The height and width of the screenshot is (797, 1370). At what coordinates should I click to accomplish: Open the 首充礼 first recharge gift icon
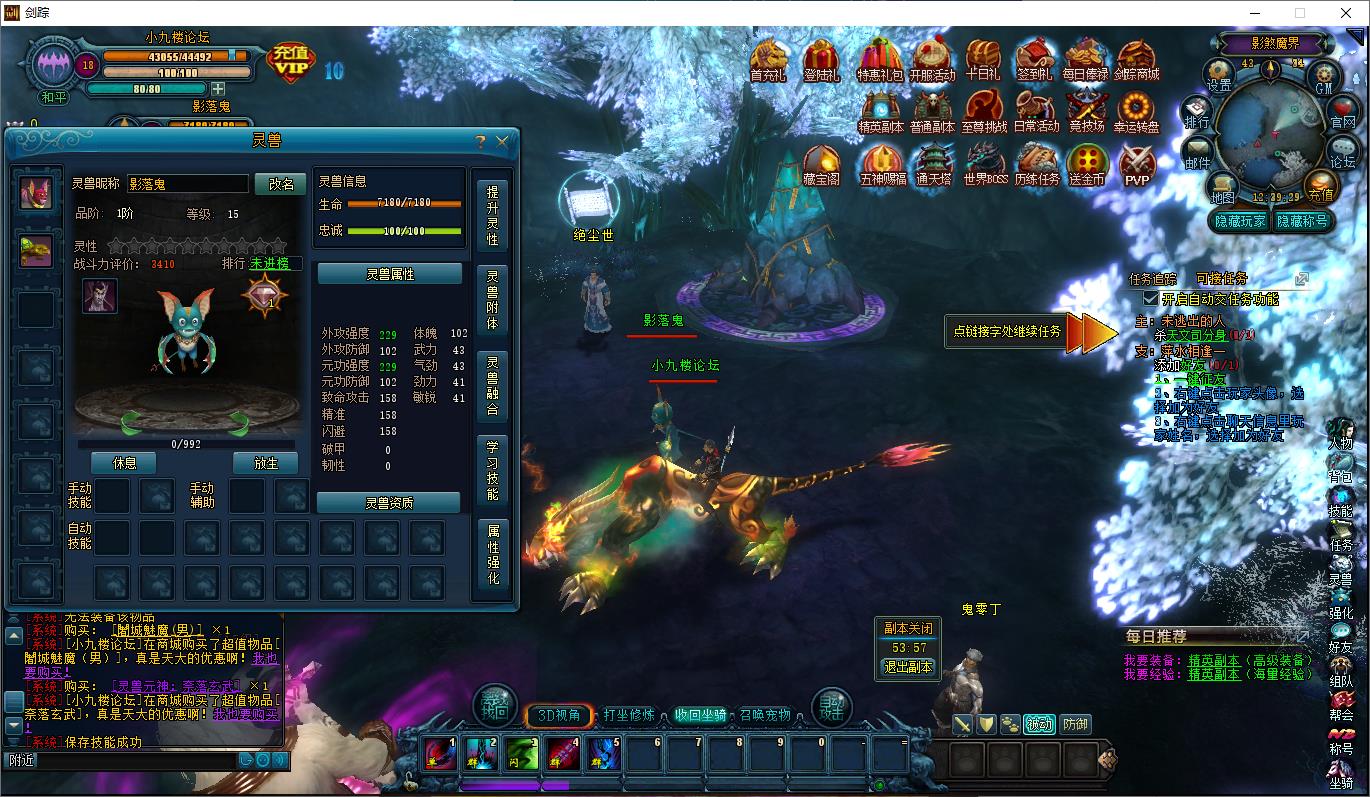pyautogui.click(x=768, y=58)
